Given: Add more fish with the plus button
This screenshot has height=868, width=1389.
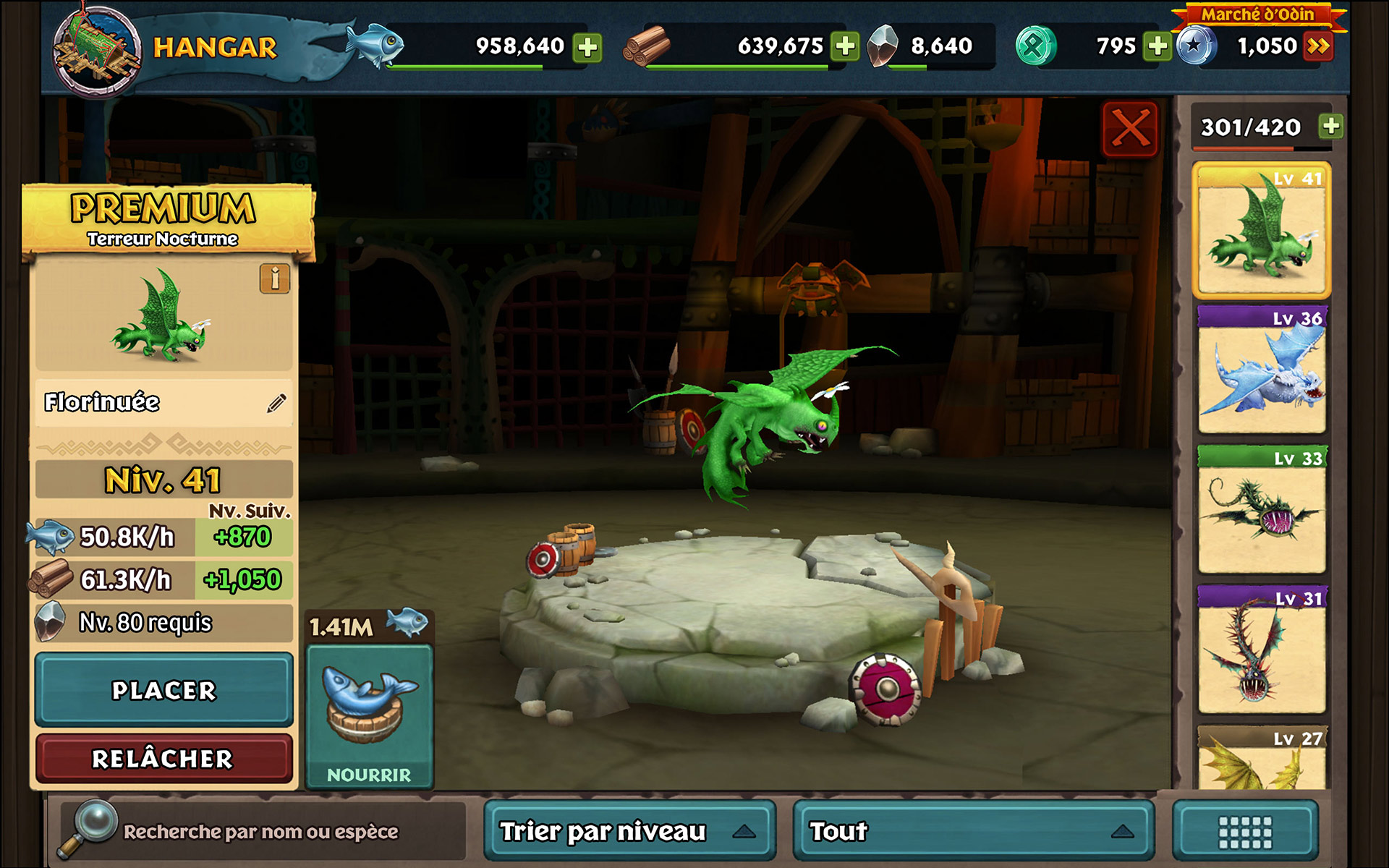Looking at the screenshot, I should [587, 47].
